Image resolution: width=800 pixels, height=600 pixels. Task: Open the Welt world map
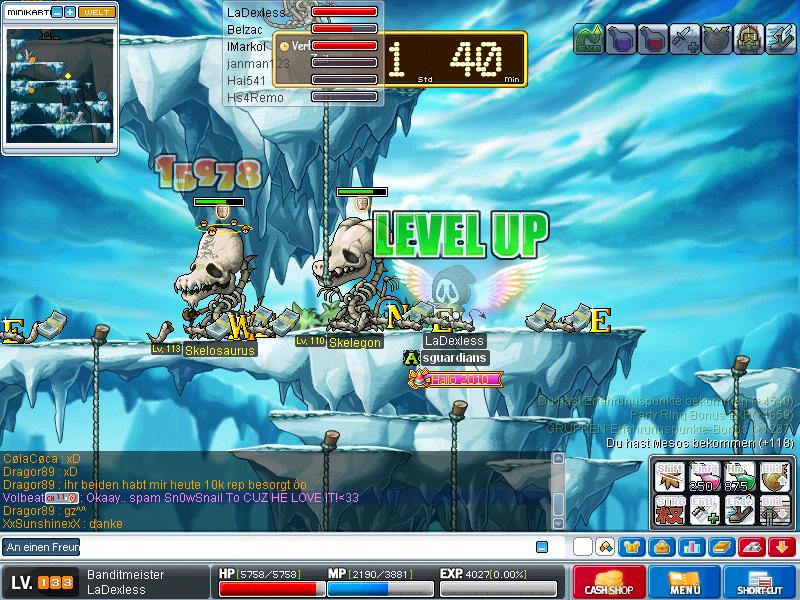pos(96,12)
